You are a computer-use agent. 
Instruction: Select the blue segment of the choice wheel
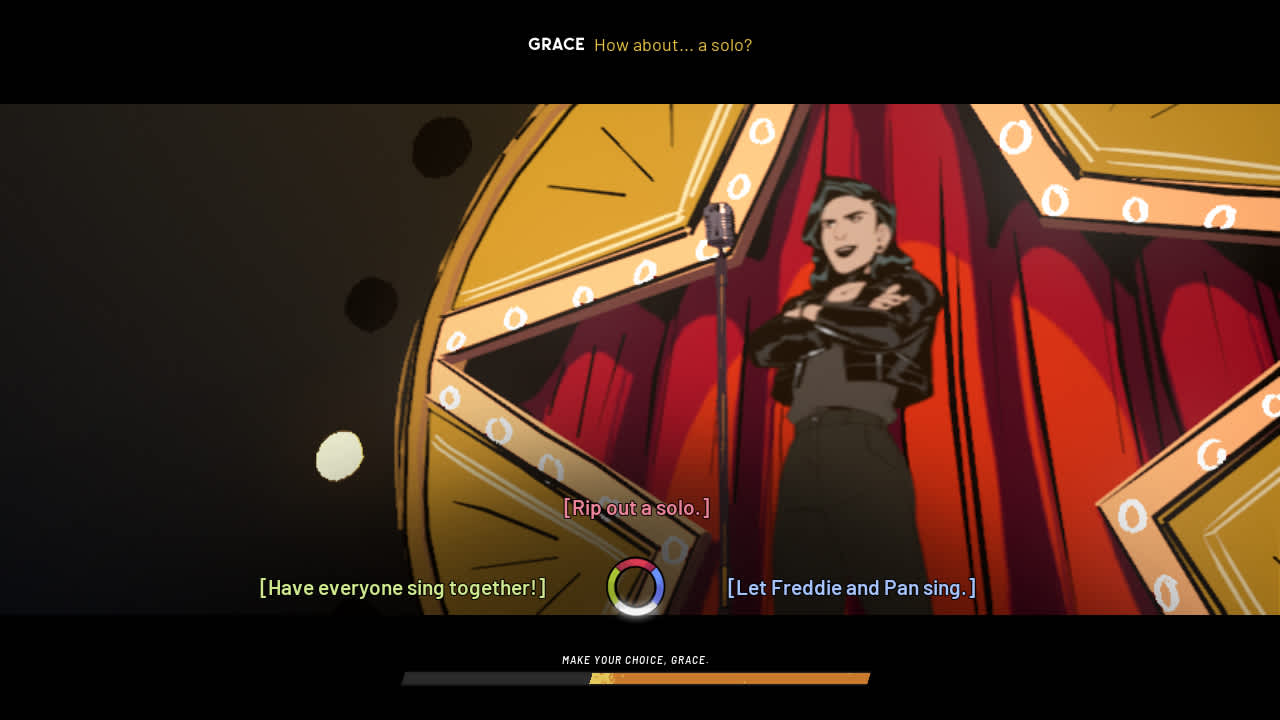click(x=660, y=583)
